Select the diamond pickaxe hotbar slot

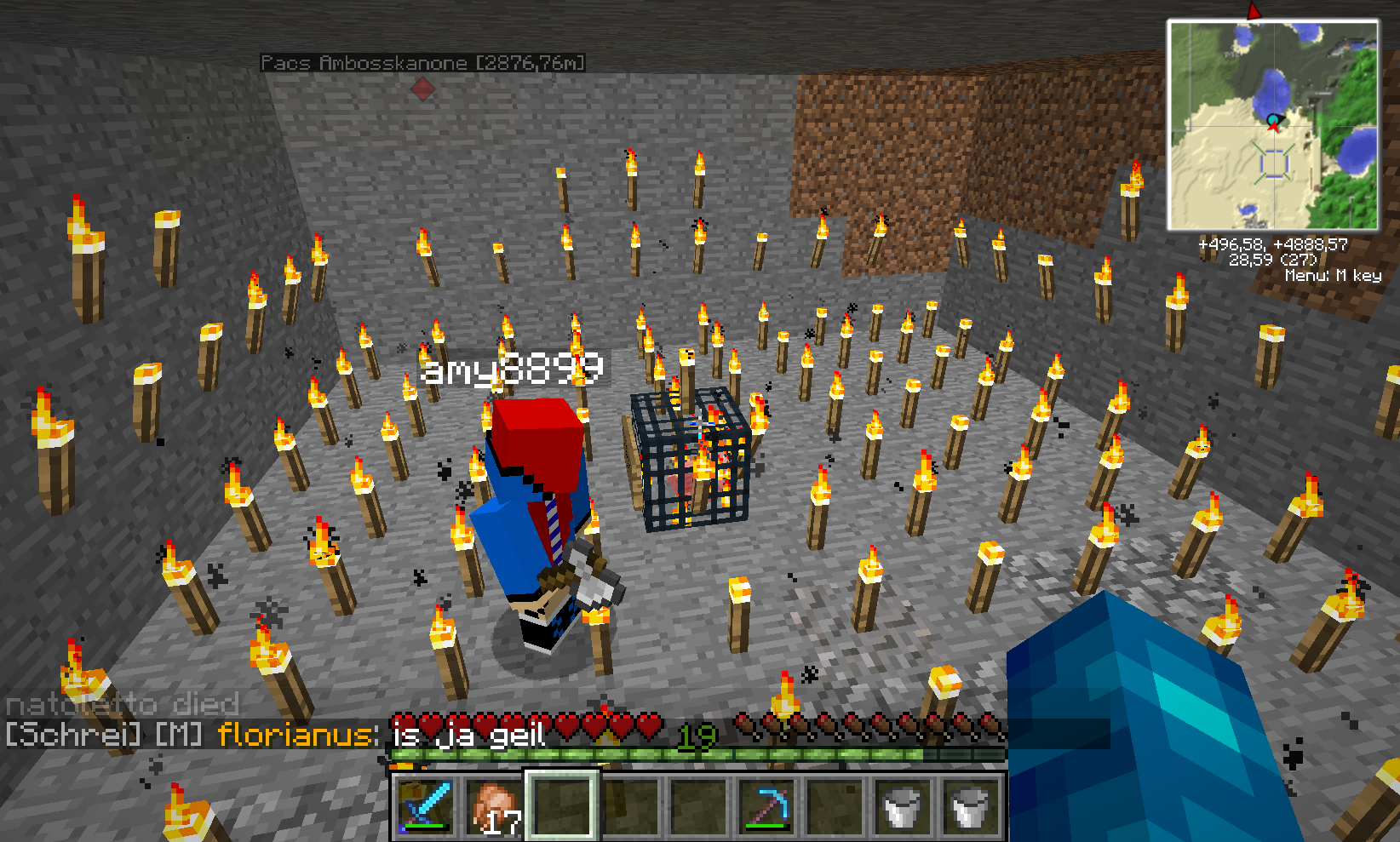[768, 805]
